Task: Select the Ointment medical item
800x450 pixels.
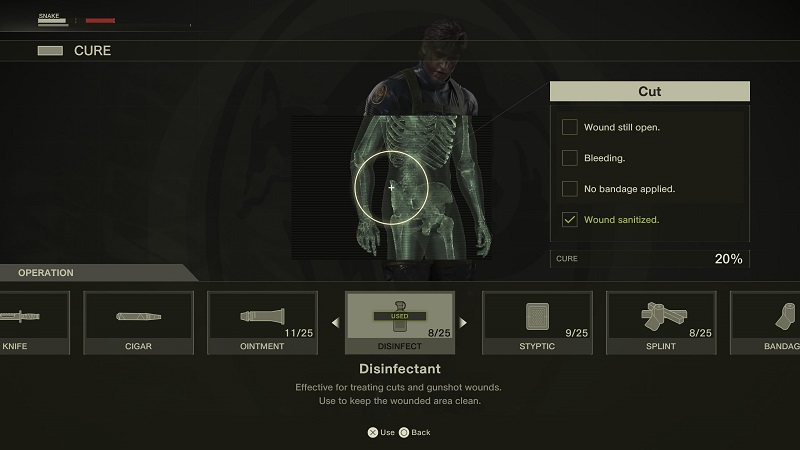Action: click(262, 322)
